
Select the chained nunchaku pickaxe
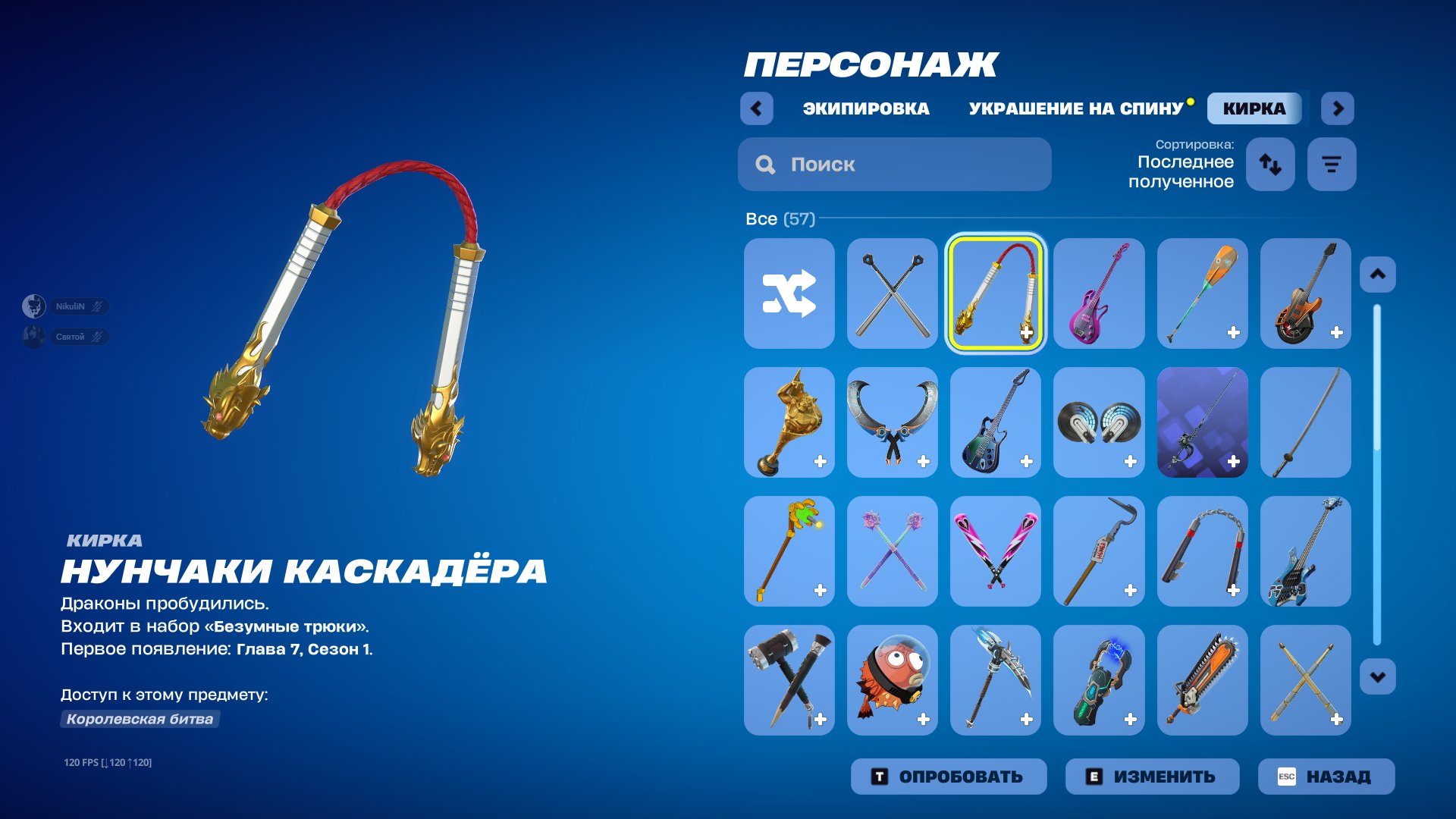[x=1202, y=551]
